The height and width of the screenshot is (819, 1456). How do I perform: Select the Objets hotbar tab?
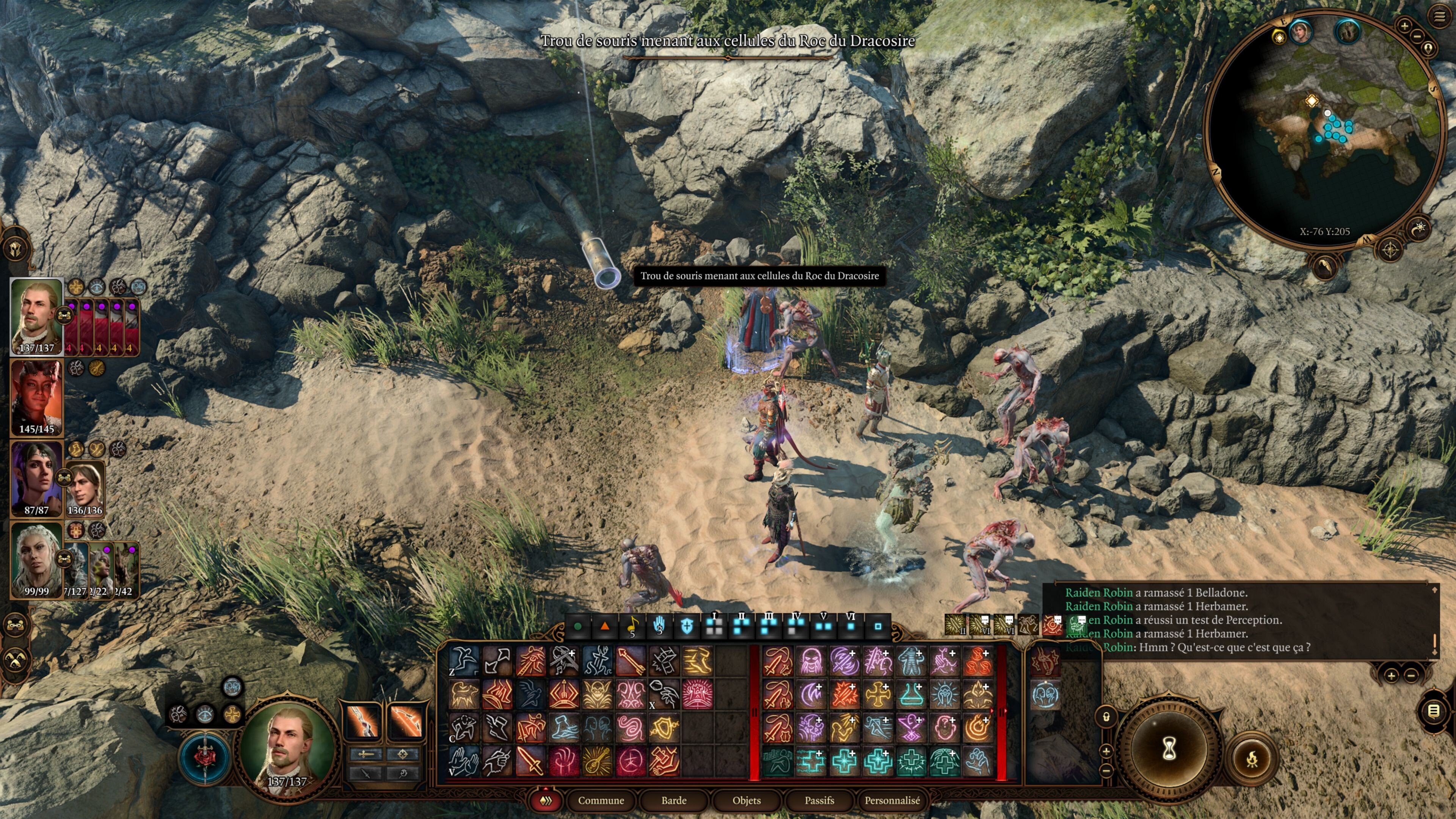(x=746, y=800)
